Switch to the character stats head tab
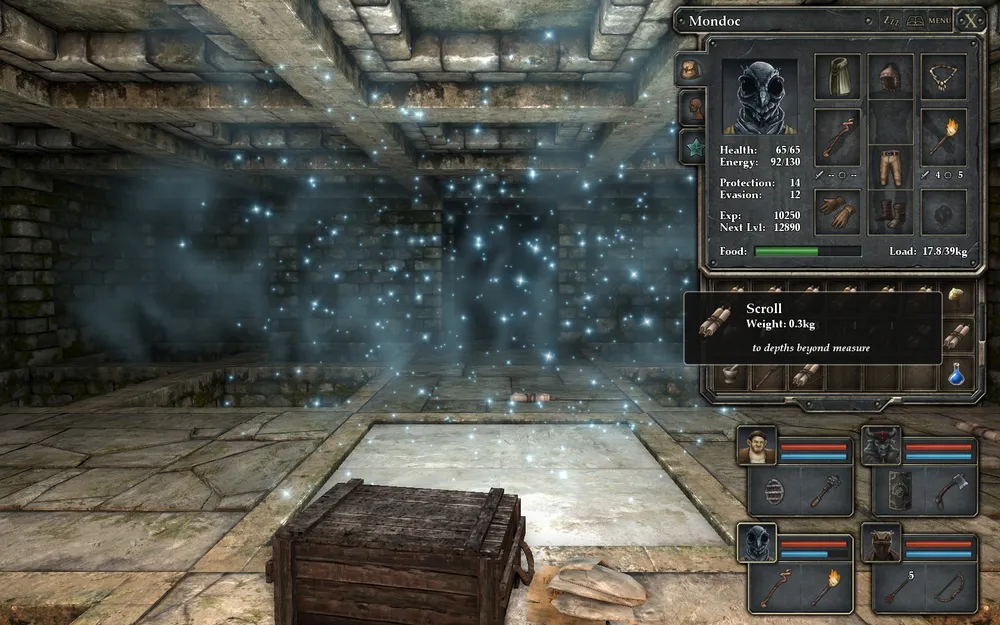Image resolution: width=1000 pixels, height=625 pixels. click(x=691, y=108)
